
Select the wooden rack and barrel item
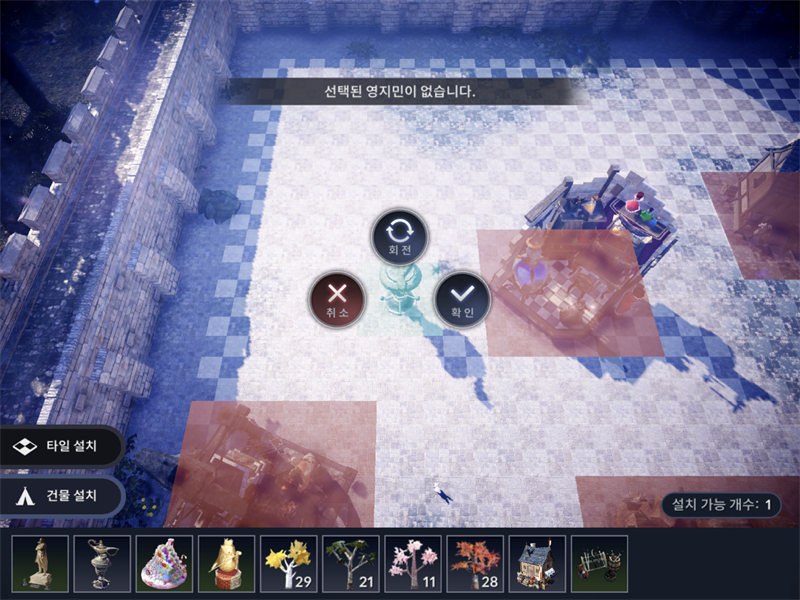[599, 563]
